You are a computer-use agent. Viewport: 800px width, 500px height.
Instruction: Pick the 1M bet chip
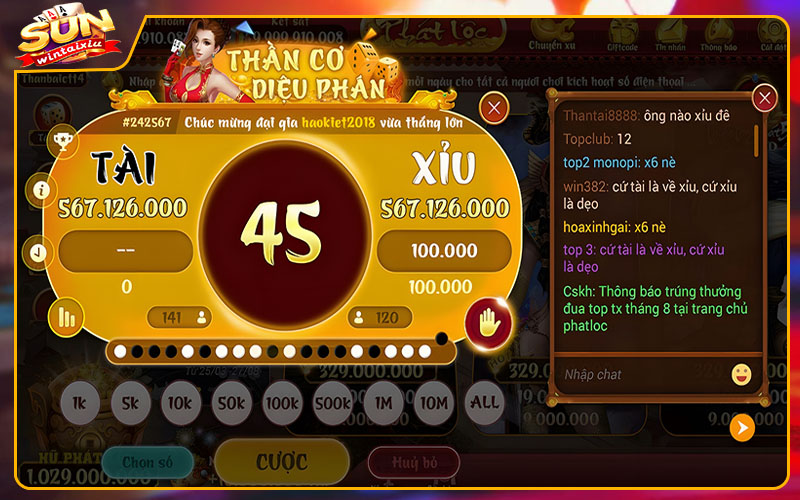pos(383,403)
